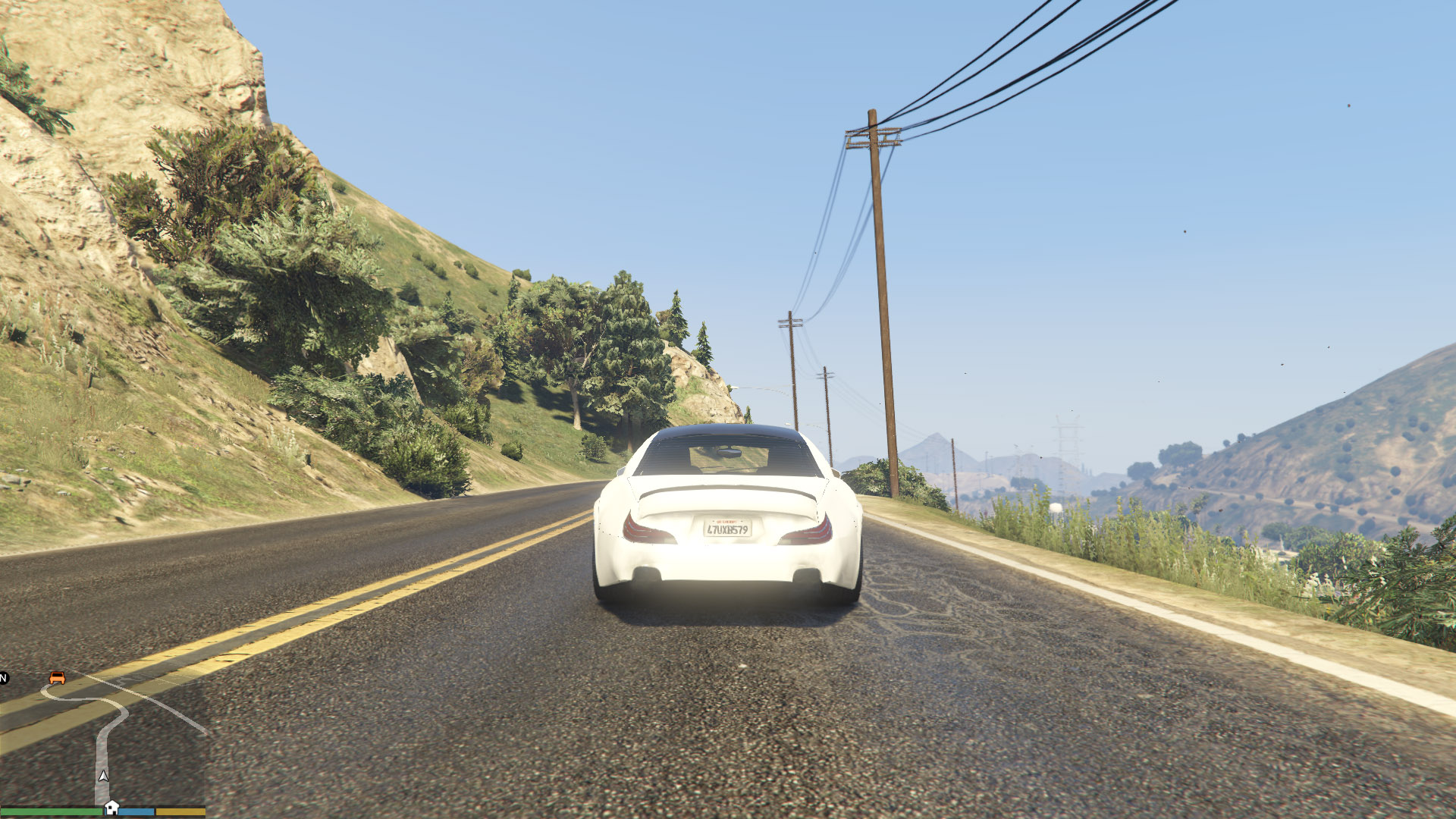Click the orange car blip on minimap
This screenshot has height=819, width=1456.
(57, 677)
